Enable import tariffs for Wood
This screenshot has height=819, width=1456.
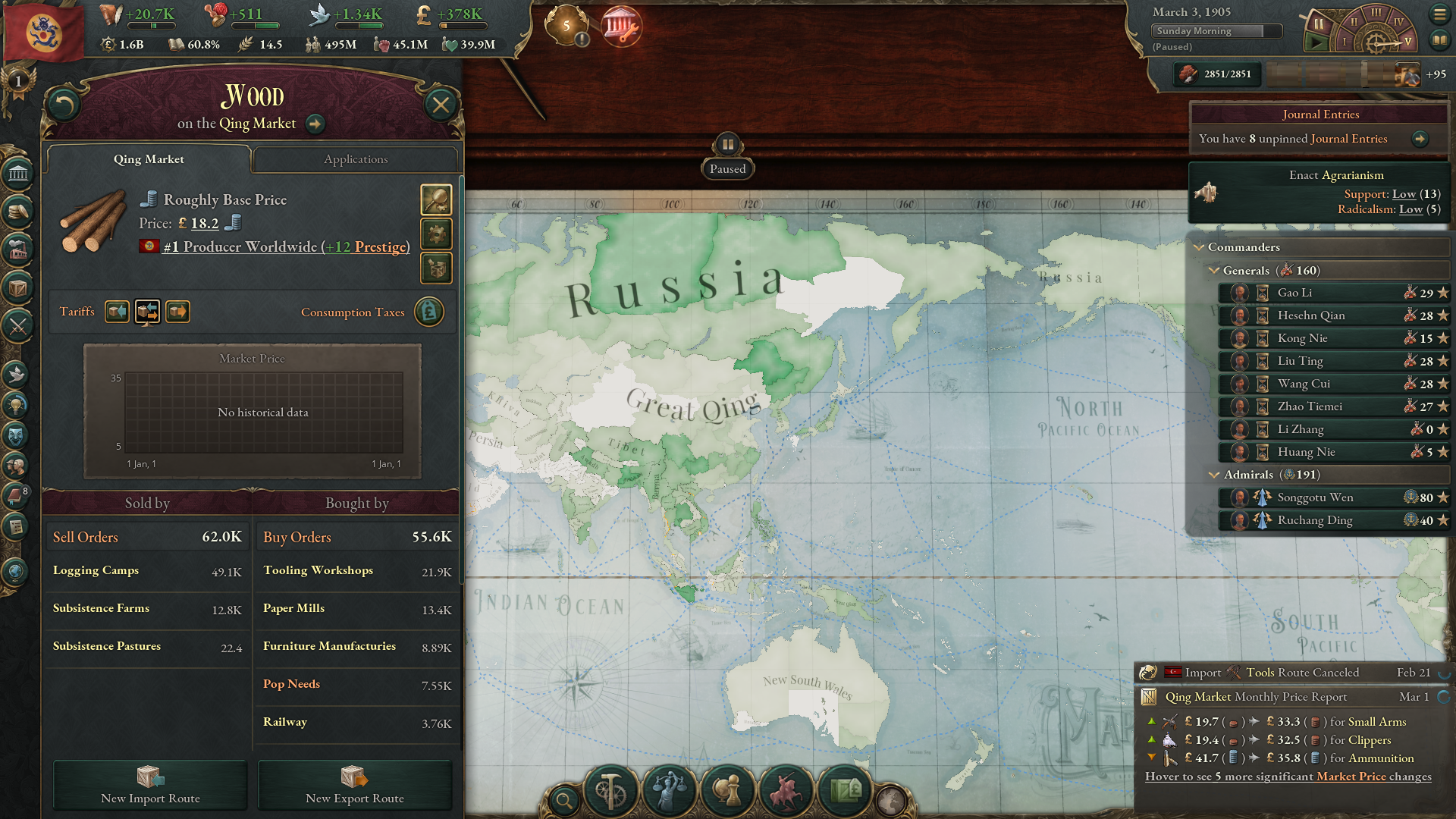[x=117, y=311]
